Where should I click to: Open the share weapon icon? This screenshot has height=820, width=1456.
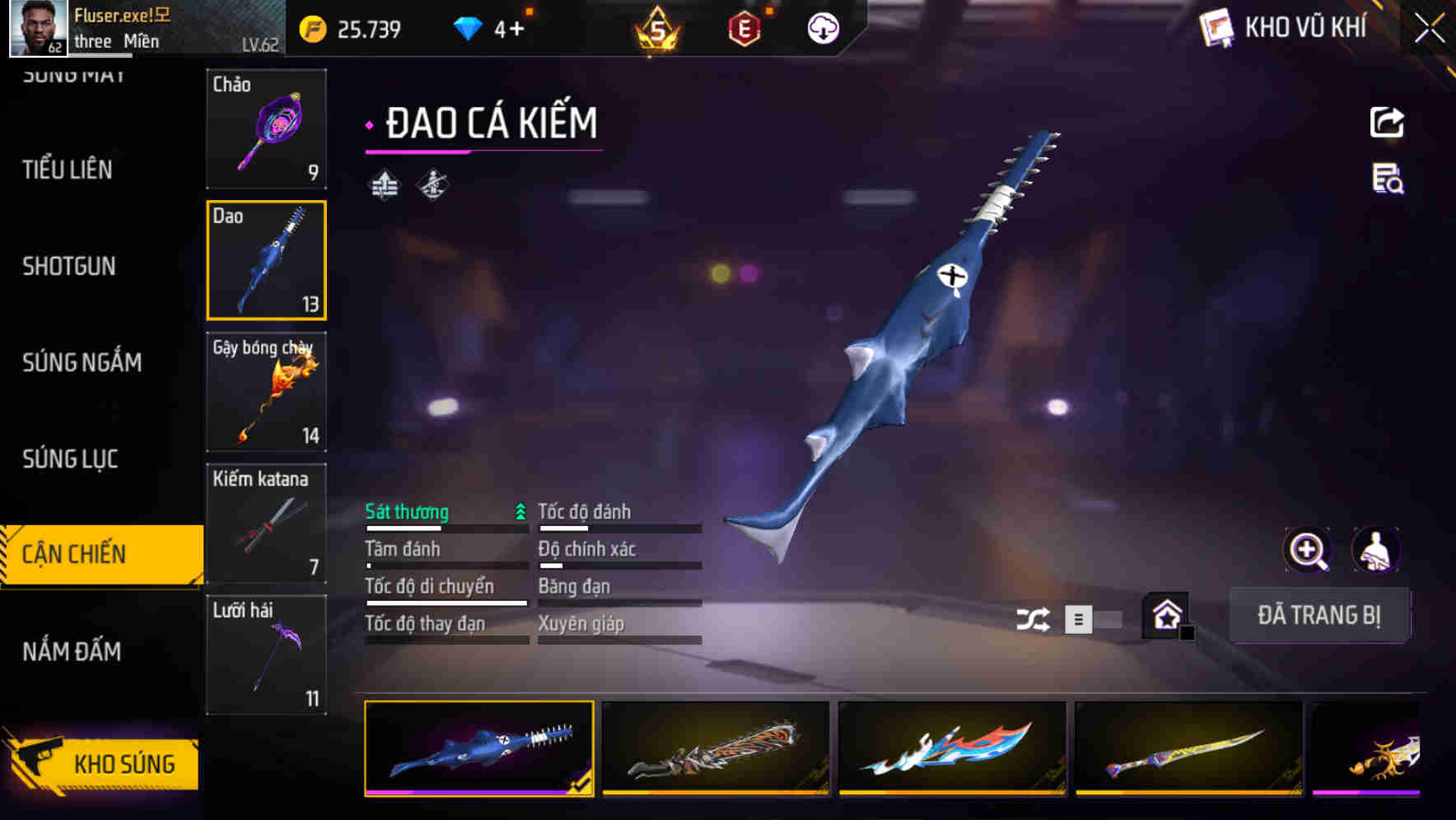click(1386, 122)
